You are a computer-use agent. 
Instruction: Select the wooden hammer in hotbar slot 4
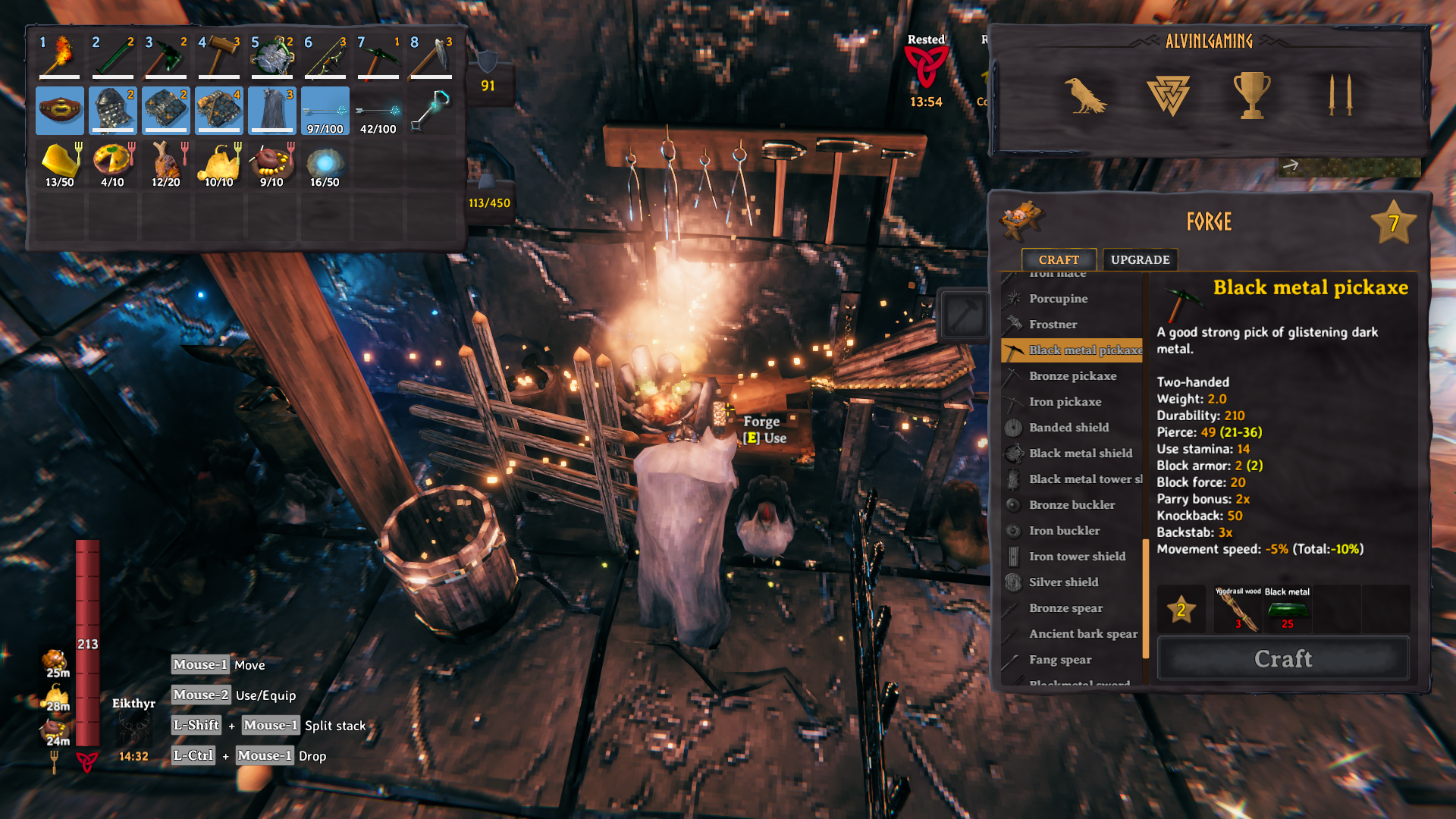219,57
